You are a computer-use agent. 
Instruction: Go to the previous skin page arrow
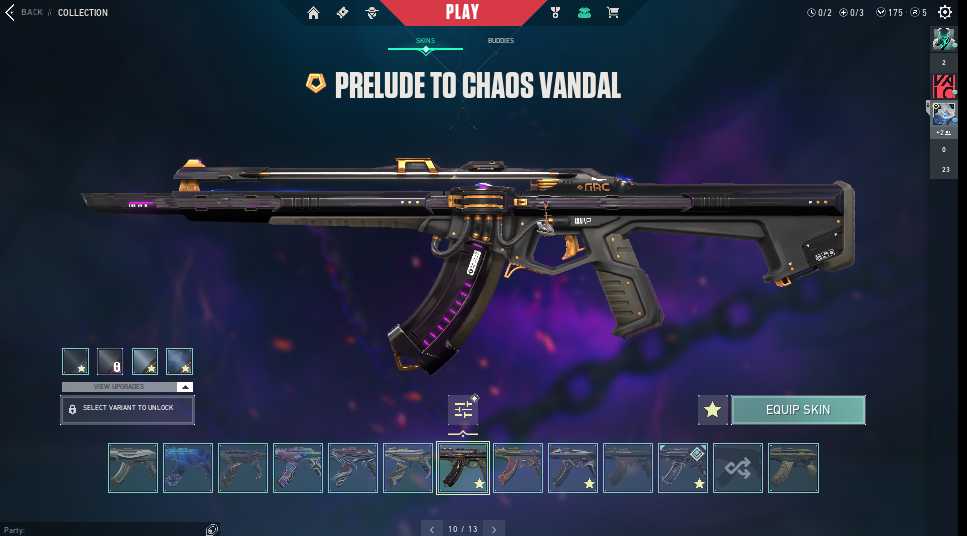tap(431, 528)
